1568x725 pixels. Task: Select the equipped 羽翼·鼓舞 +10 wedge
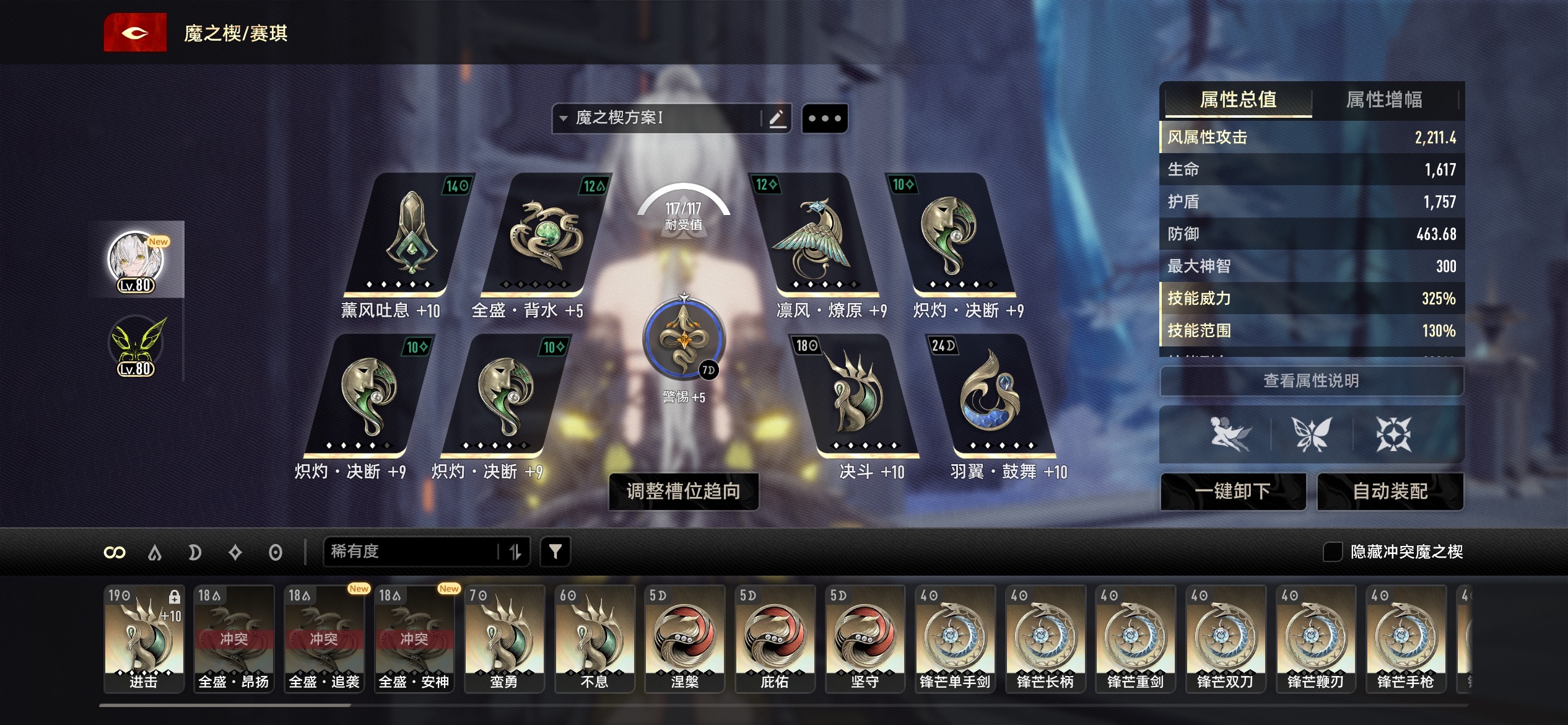coord(990,397)
